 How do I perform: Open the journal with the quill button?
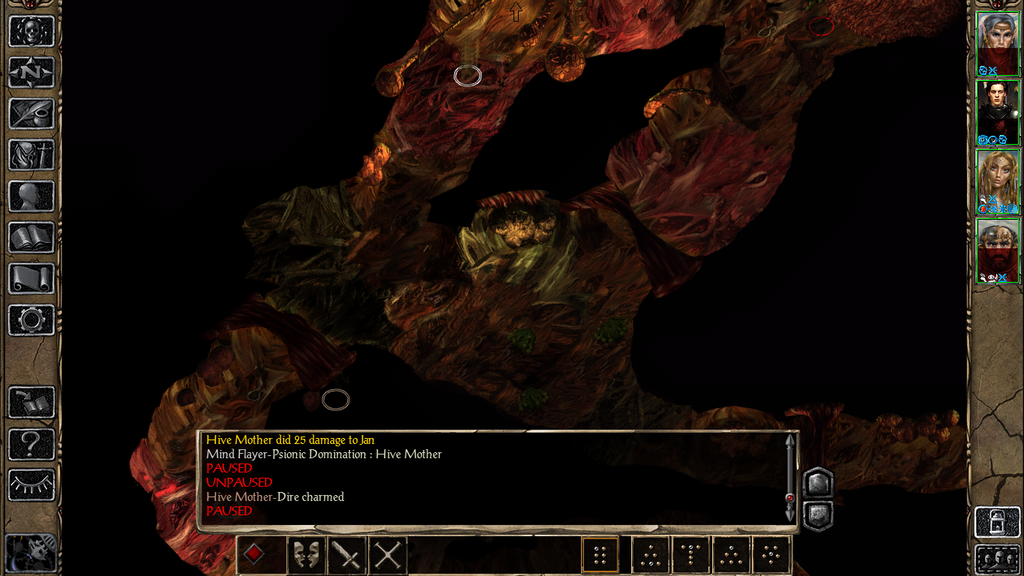pos(31,113)
